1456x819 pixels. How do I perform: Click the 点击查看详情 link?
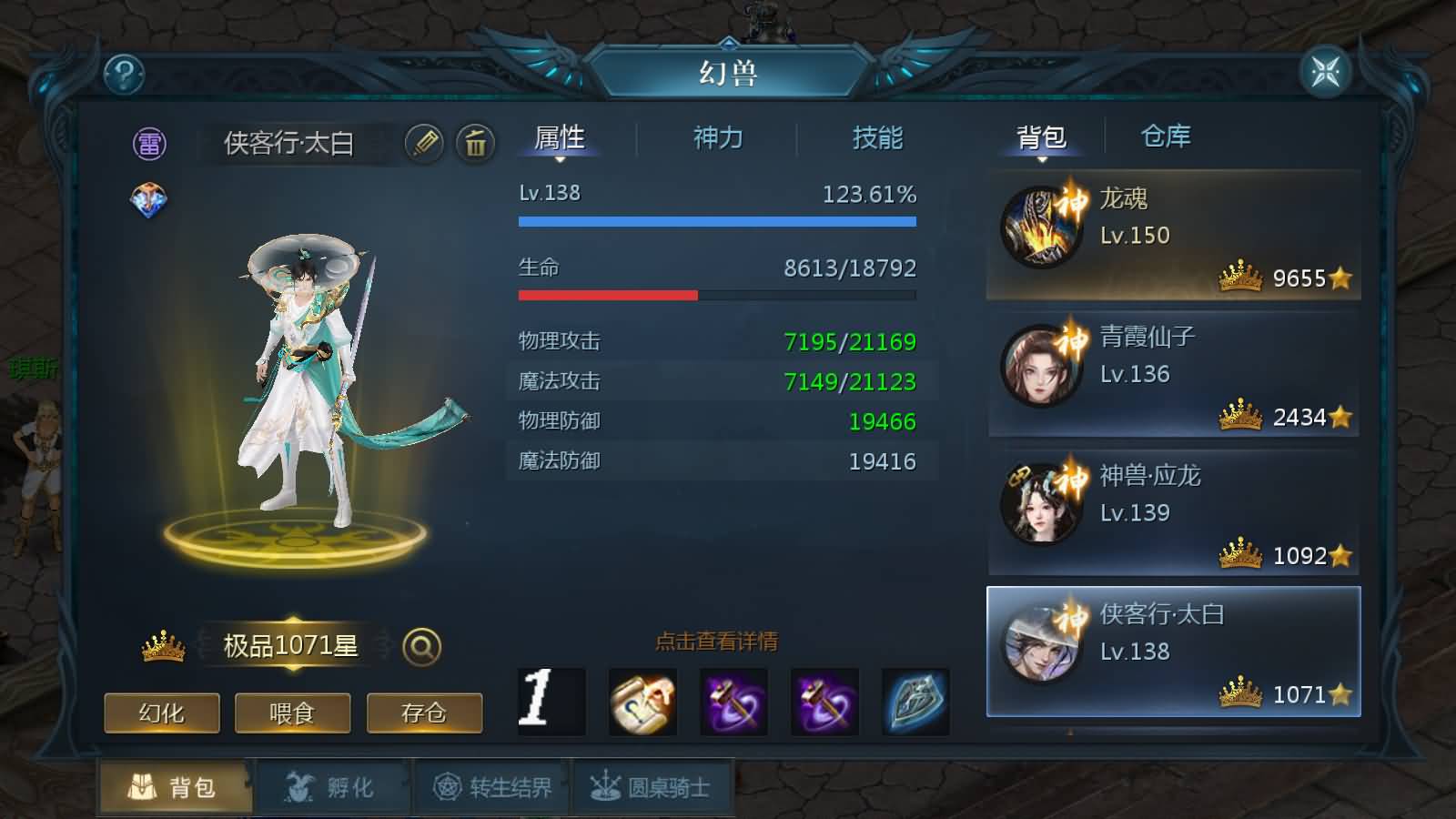tap(716, 642)
